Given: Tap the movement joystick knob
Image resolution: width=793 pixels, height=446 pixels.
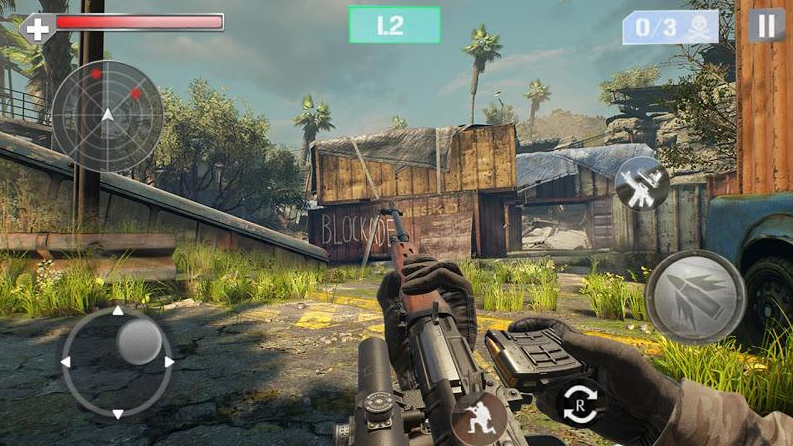Looking at the screenshot, I should [x=139, y=343].
